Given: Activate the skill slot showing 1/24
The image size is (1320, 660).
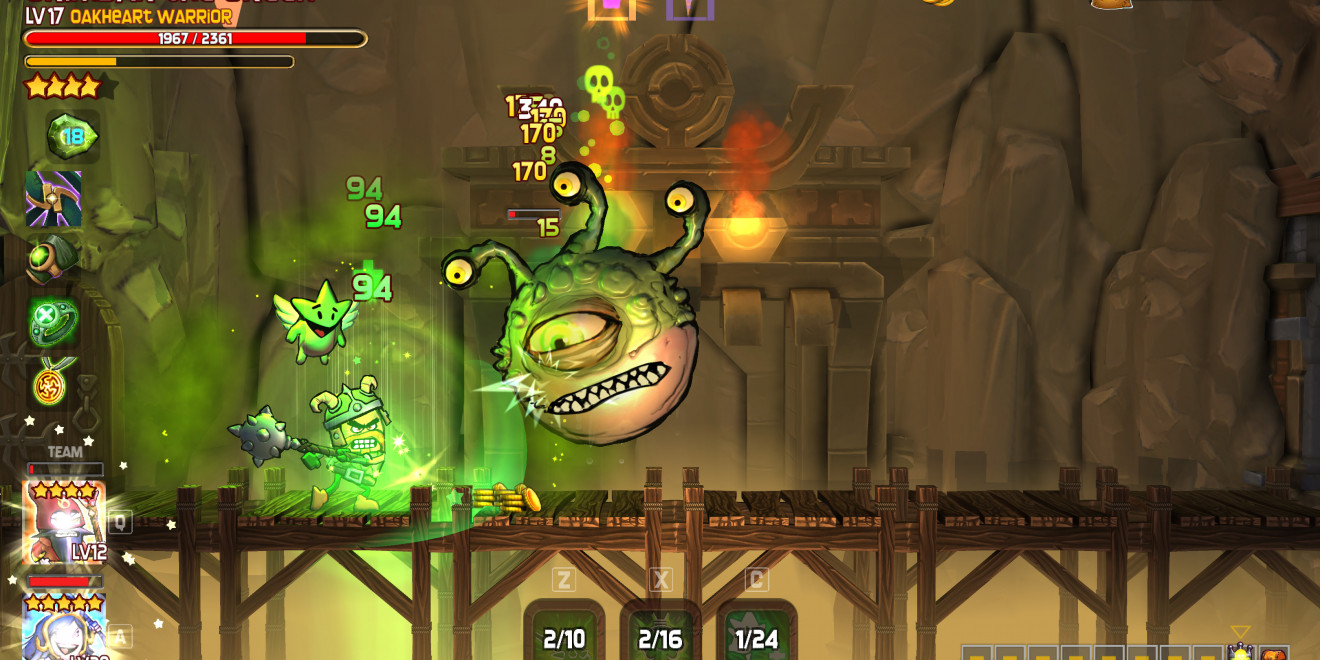Looking at the screenshot, I should (x=757, y=632).
